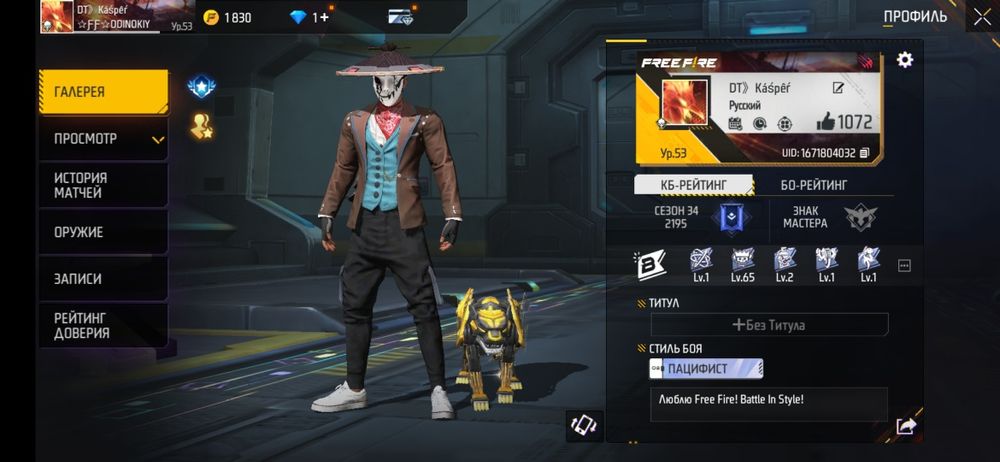This screenshot has width=1000, height=462.
Task: Add a title in the Без Титула field
Action: point(769,325)
